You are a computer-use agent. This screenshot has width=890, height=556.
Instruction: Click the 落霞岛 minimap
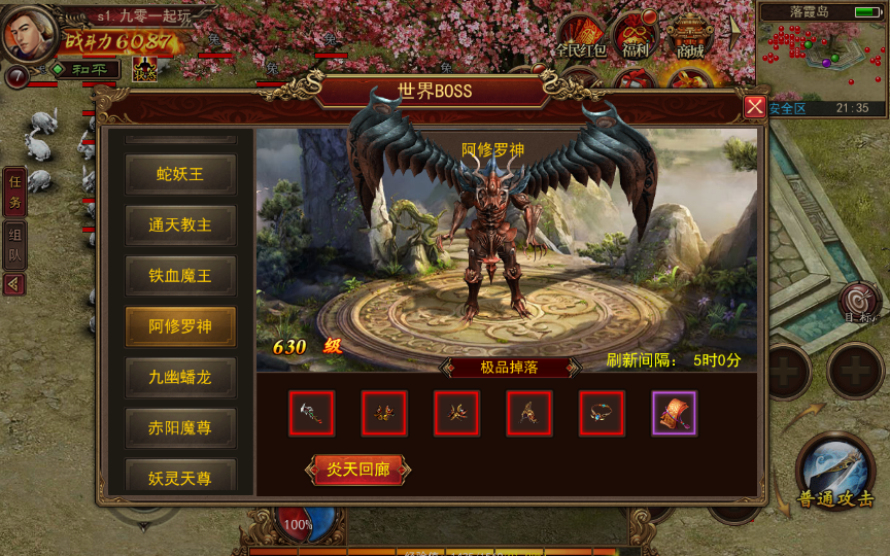(x=820, y=55)
